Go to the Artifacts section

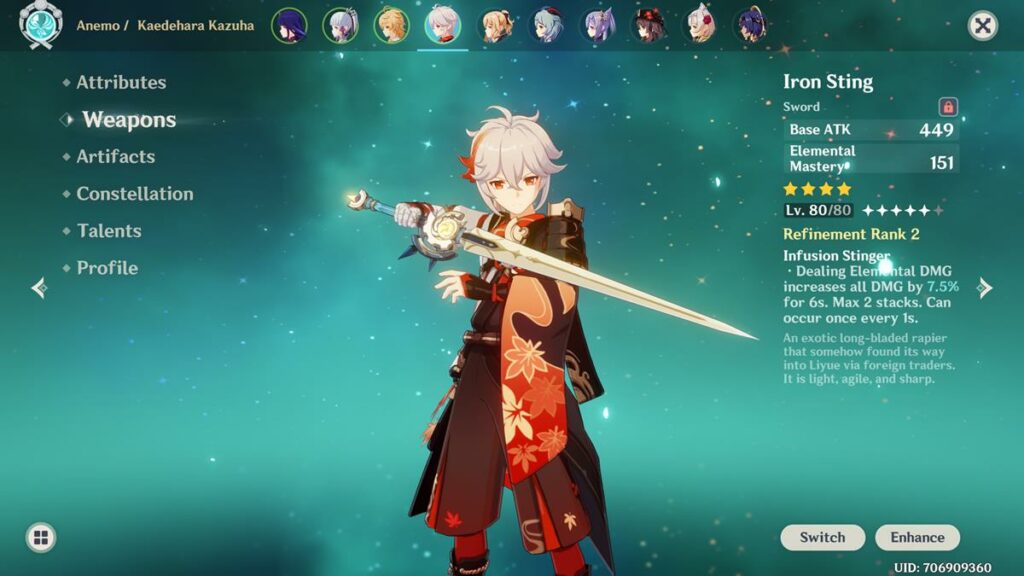(115, 157)
